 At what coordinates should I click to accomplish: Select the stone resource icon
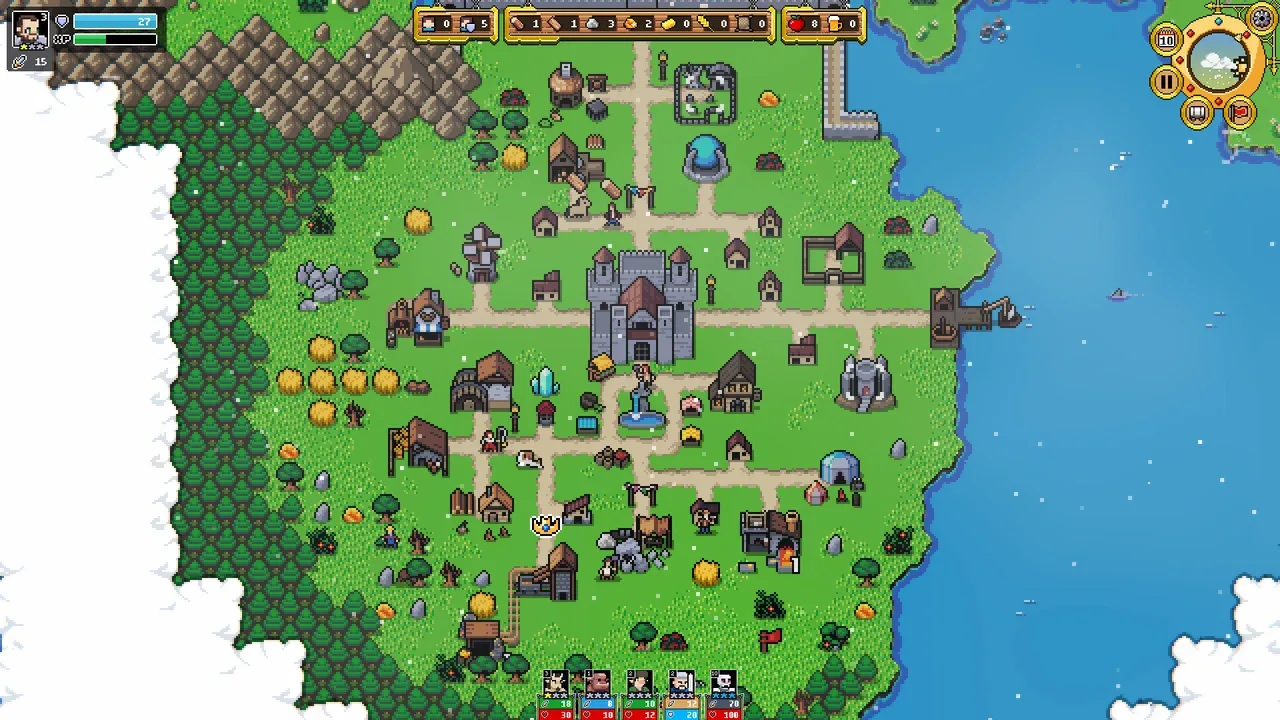pos(594,24)
